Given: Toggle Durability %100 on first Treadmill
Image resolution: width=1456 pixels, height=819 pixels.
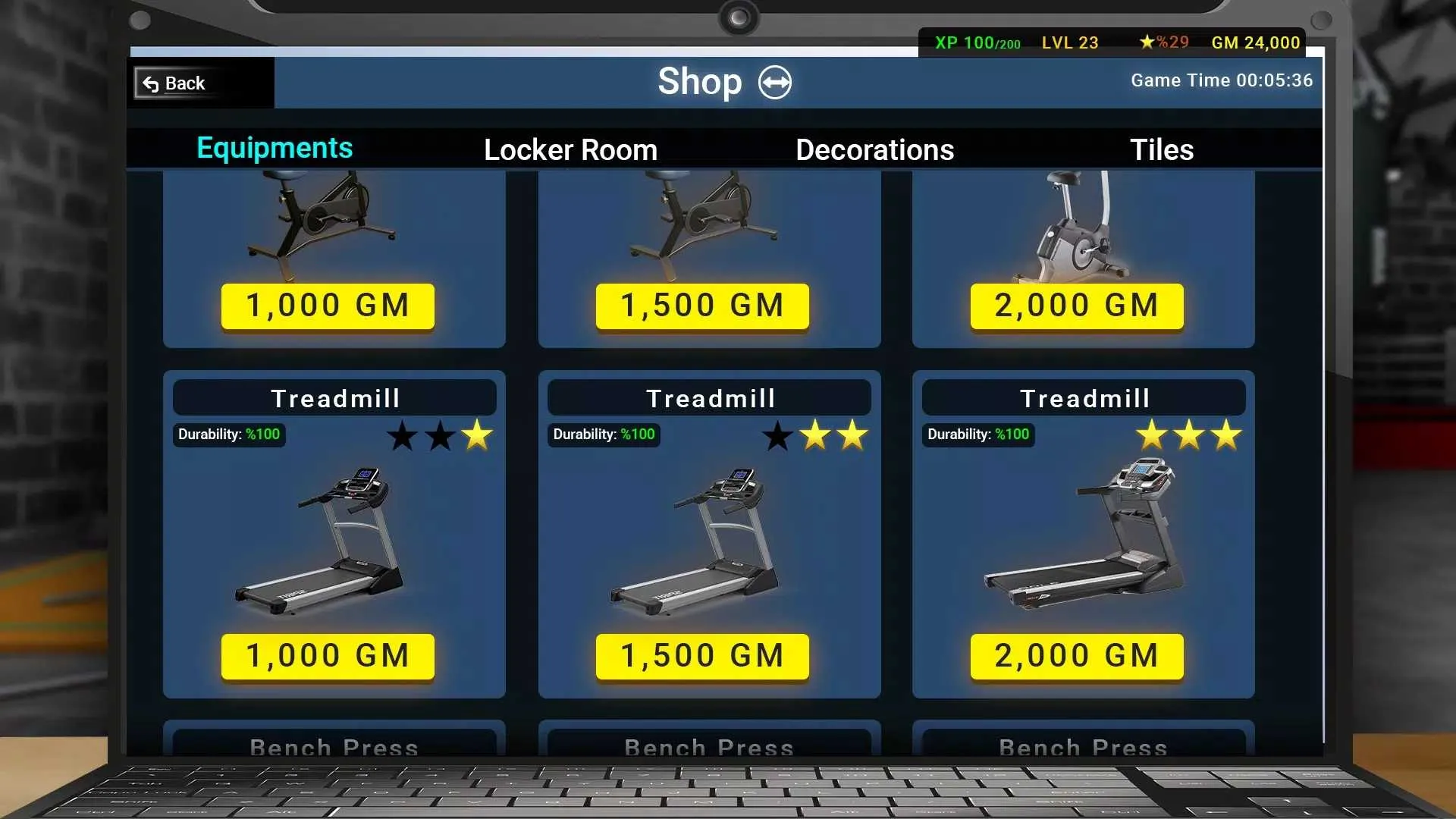Looking at the screenshot, I should pyautogui.click(x=227, y=435).
